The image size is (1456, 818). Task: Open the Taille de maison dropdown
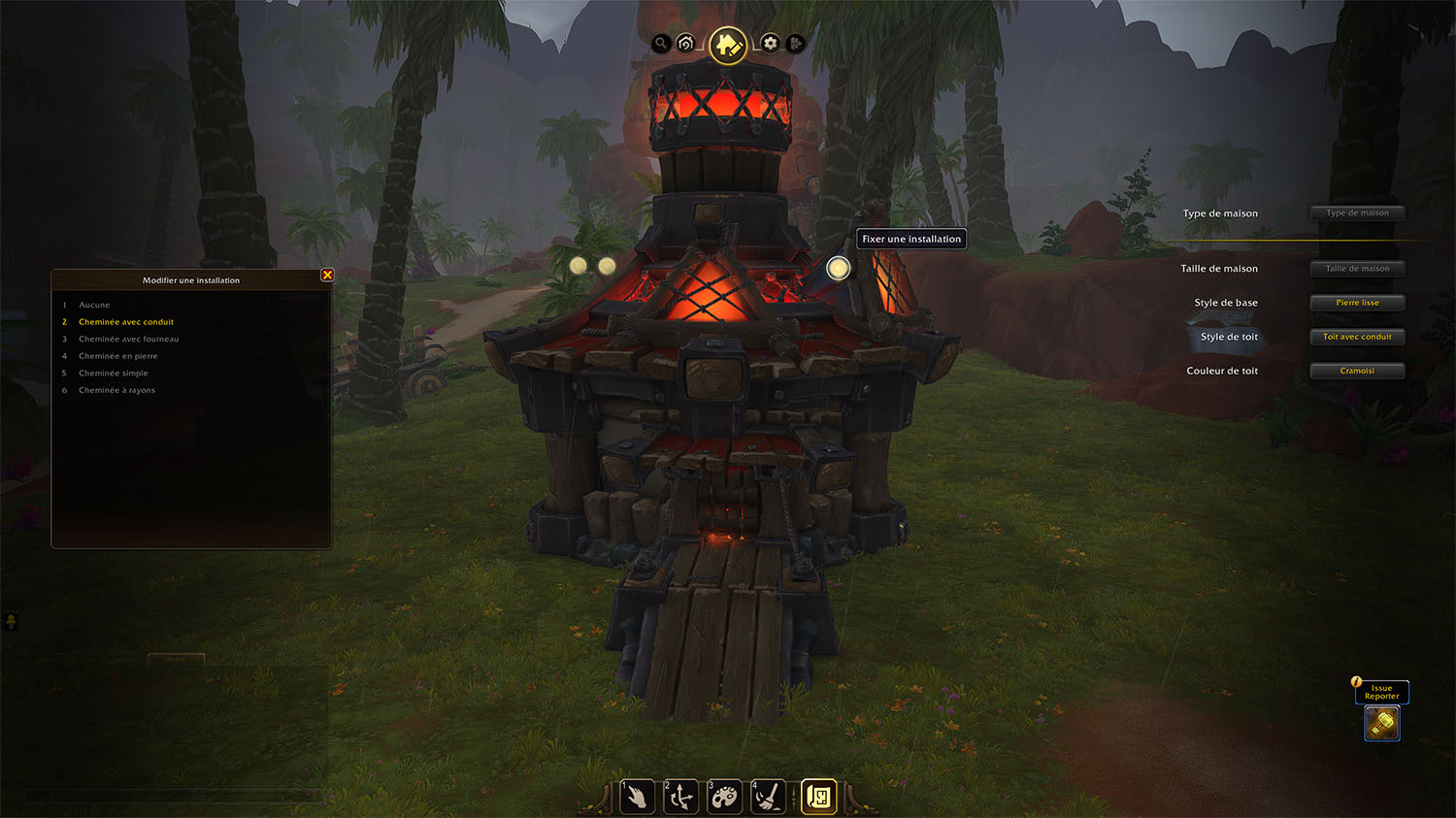pyautogui.click(x=1357, y=269)
